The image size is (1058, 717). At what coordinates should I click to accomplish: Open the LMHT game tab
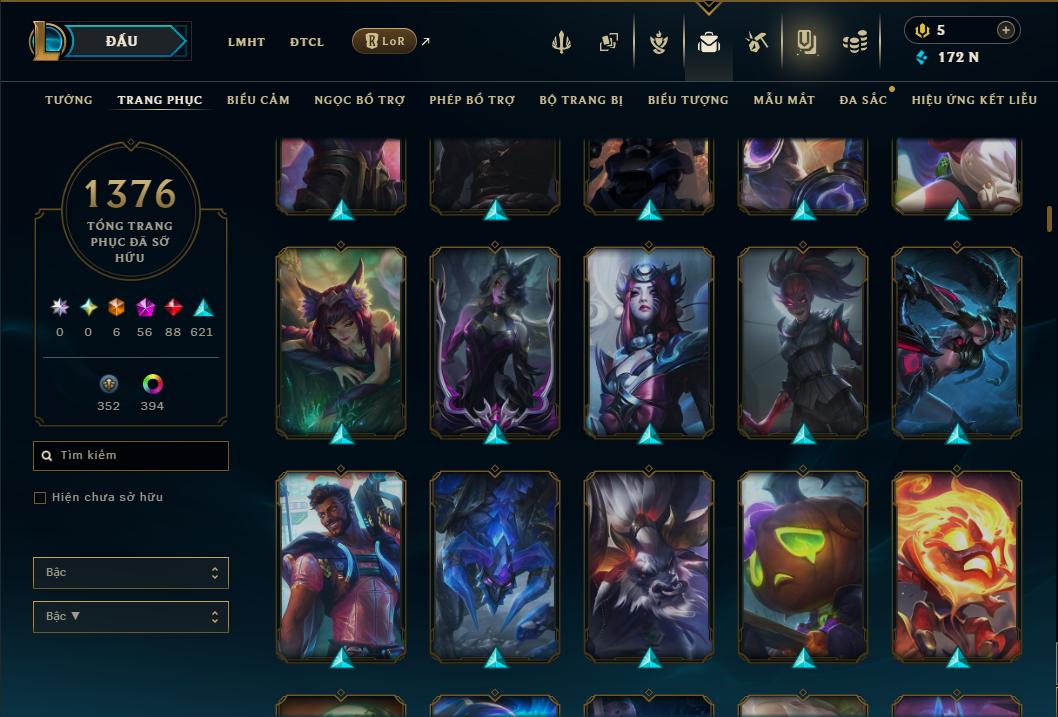pyautogui.click(x=246, y=42)
